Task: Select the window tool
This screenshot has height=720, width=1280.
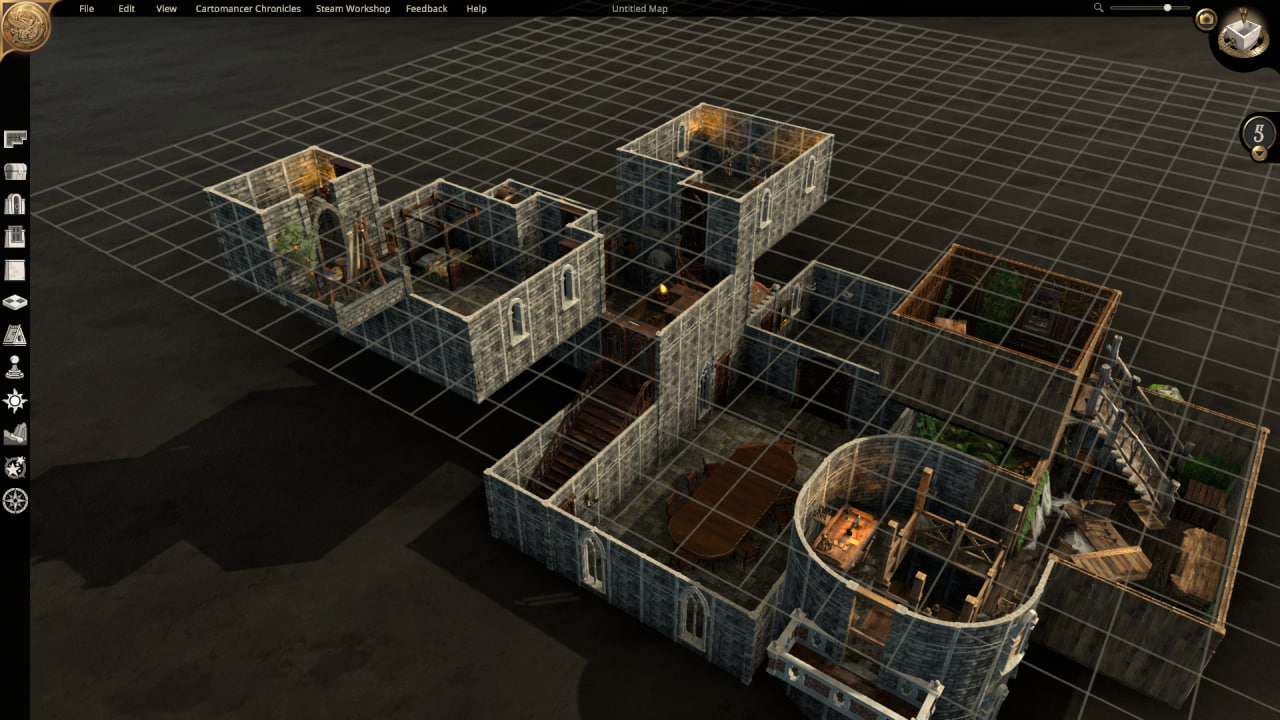Action: [15, 237]
